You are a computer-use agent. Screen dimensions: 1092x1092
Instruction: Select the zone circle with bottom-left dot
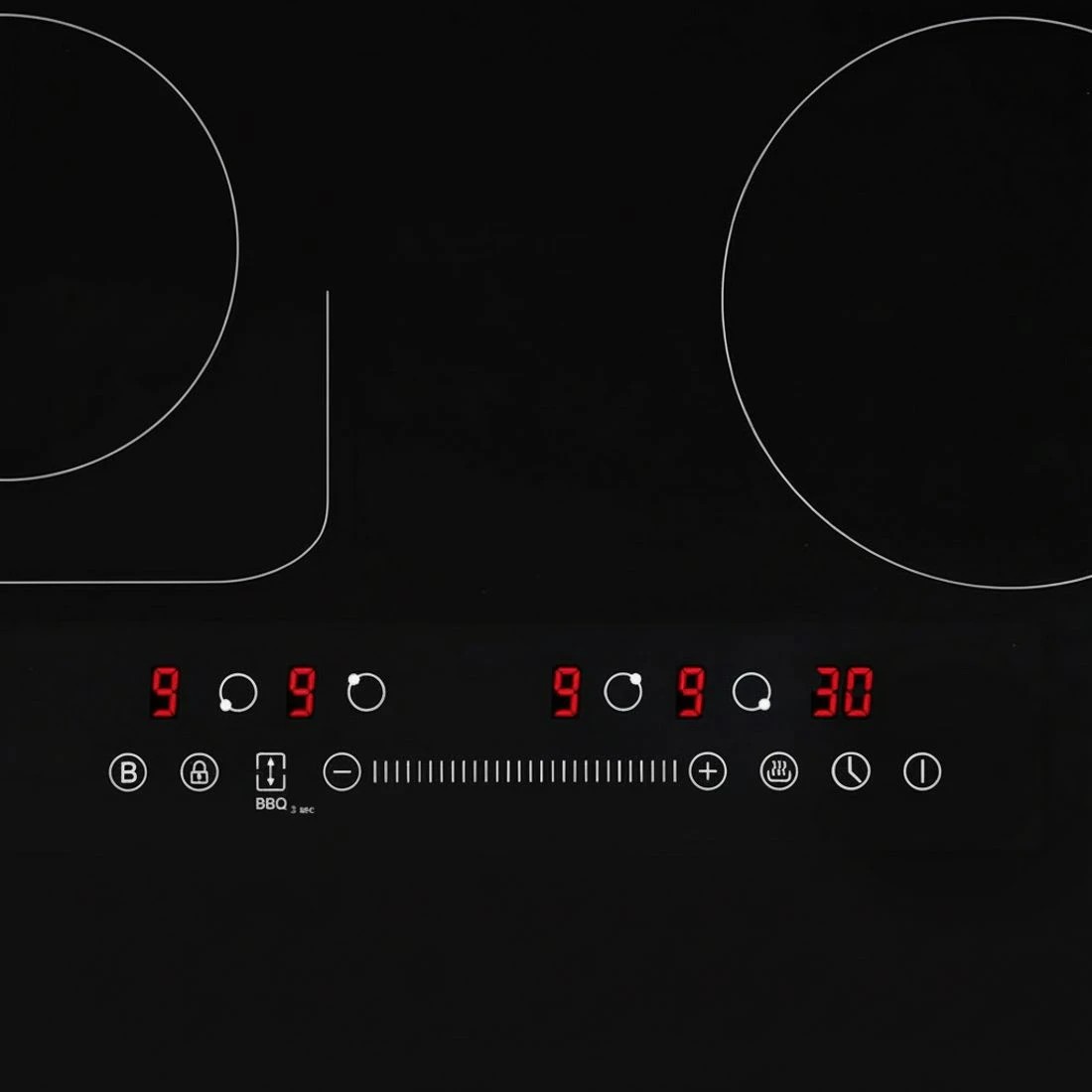click(238, 692)
